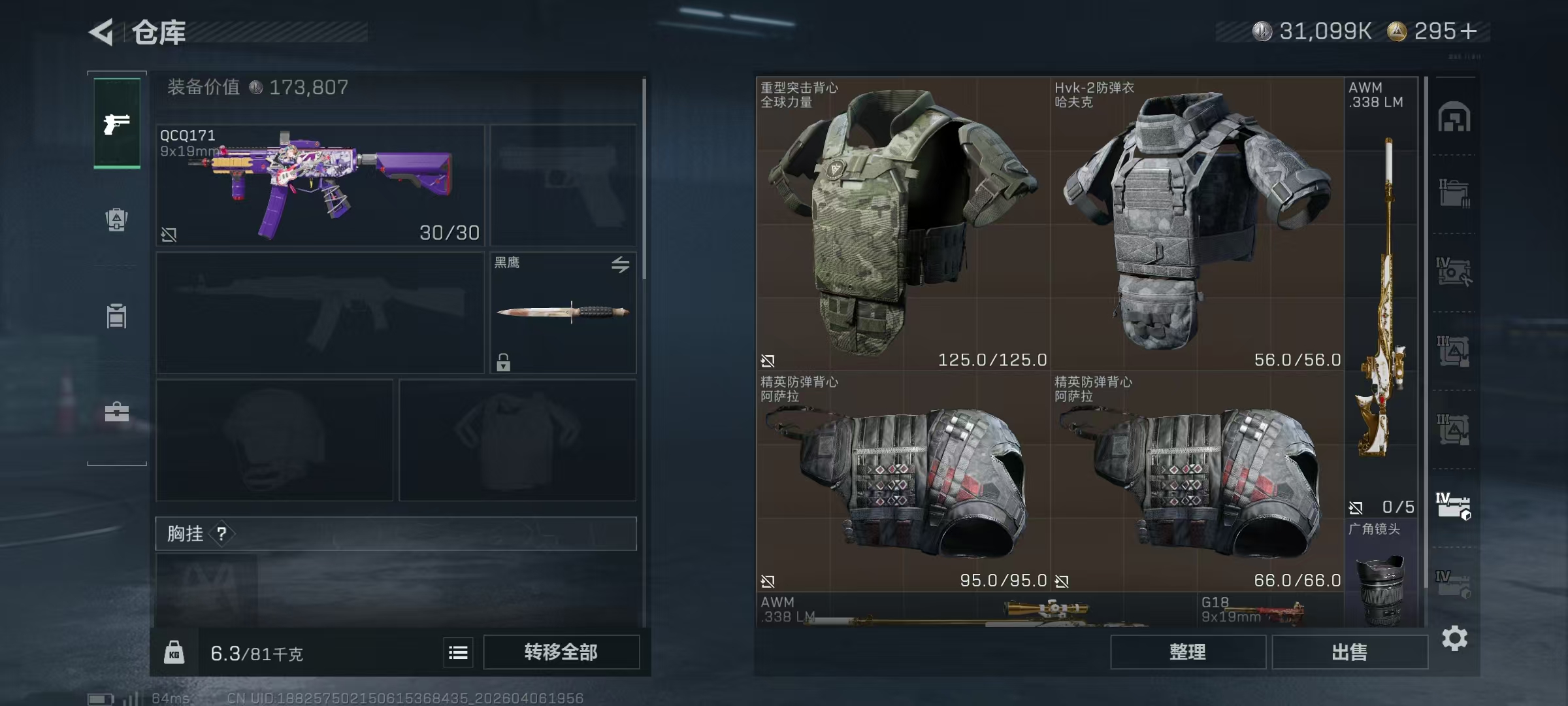Switch to the briefcase tab
The width and height of the screenshot is (1568, 706).
(117, 412)
